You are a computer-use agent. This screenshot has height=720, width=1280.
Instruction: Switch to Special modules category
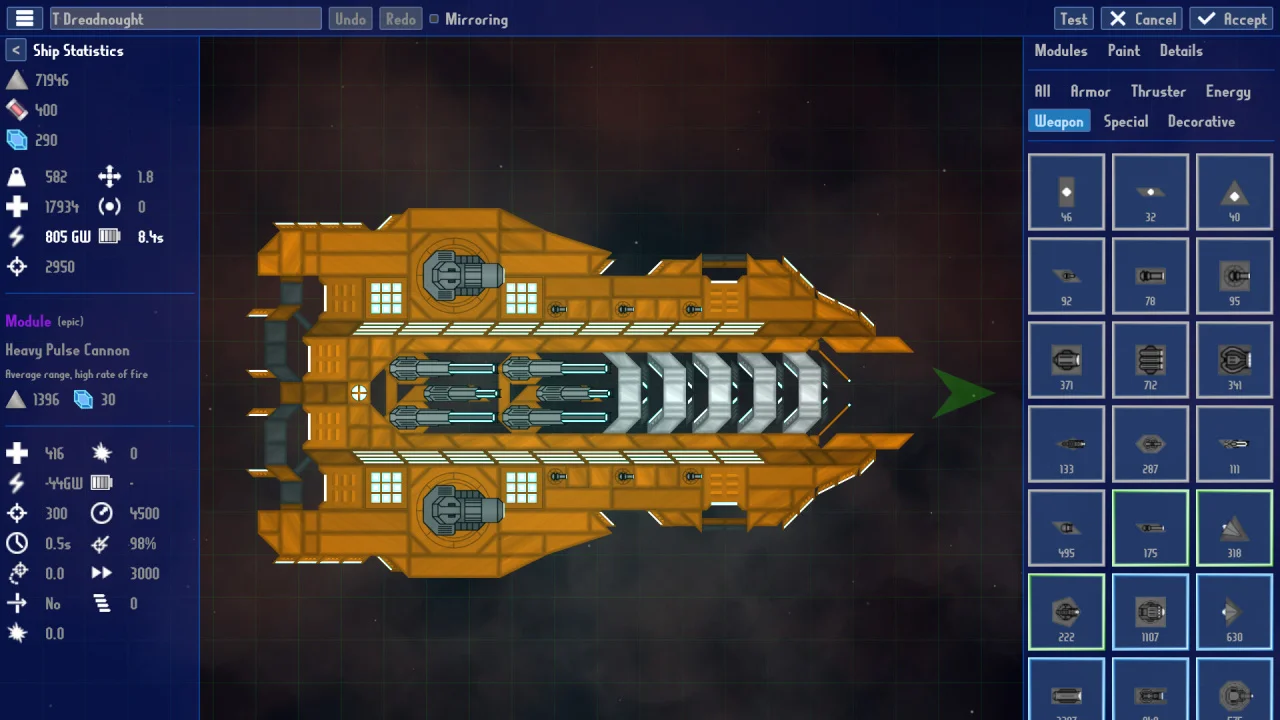tap(1125, 121)
